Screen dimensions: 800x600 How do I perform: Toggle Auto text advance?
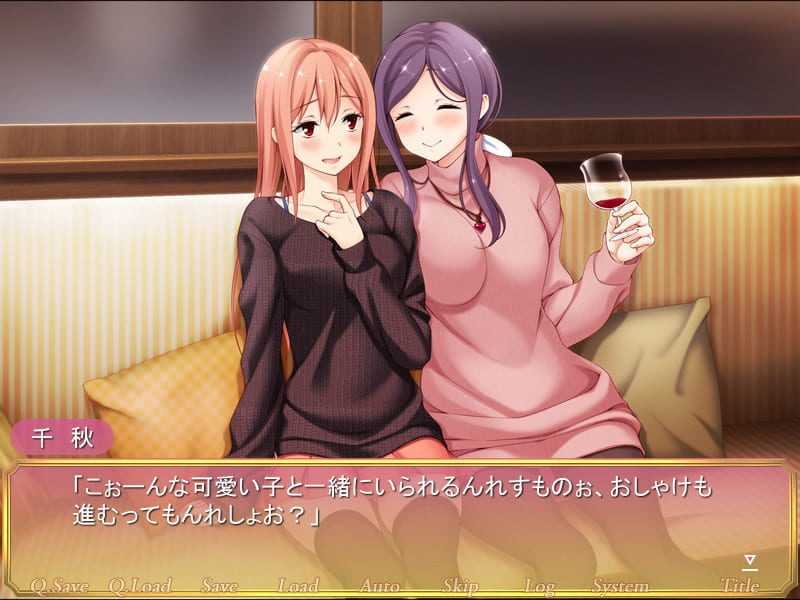point(380,586)
